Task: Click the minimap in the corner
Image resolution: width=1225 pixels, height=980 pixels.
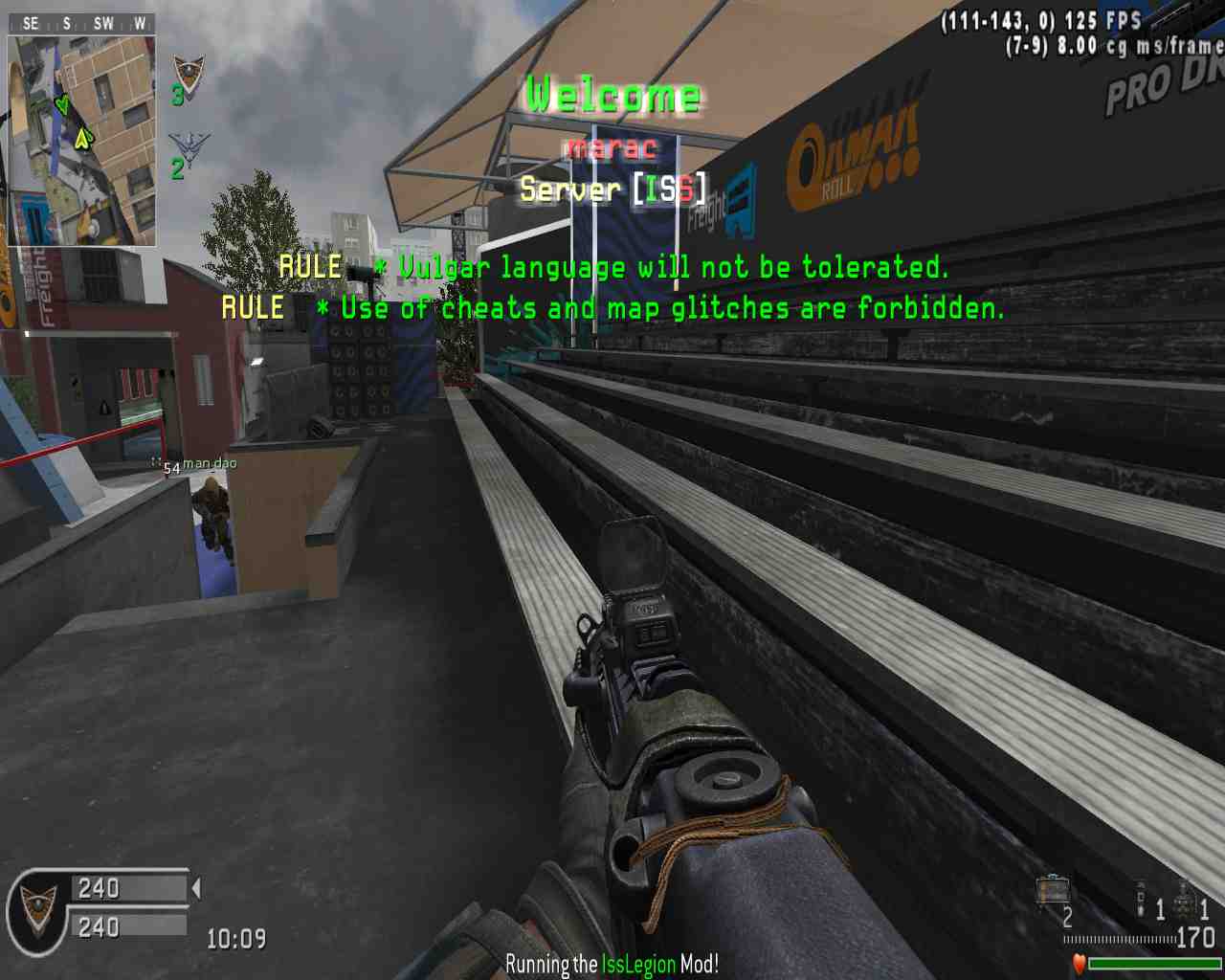Action: 81,141
